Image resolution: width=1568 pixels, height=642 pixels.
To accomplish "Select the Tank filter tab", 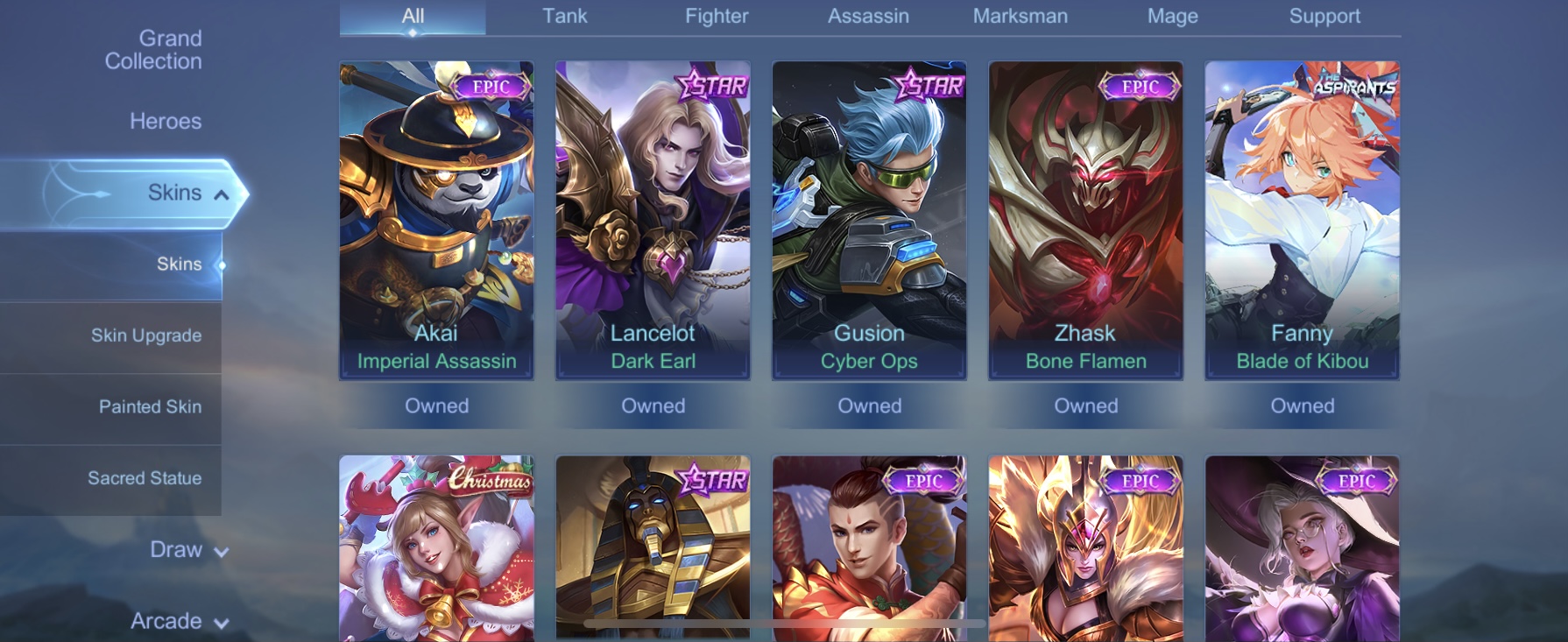I will (564, 16).
